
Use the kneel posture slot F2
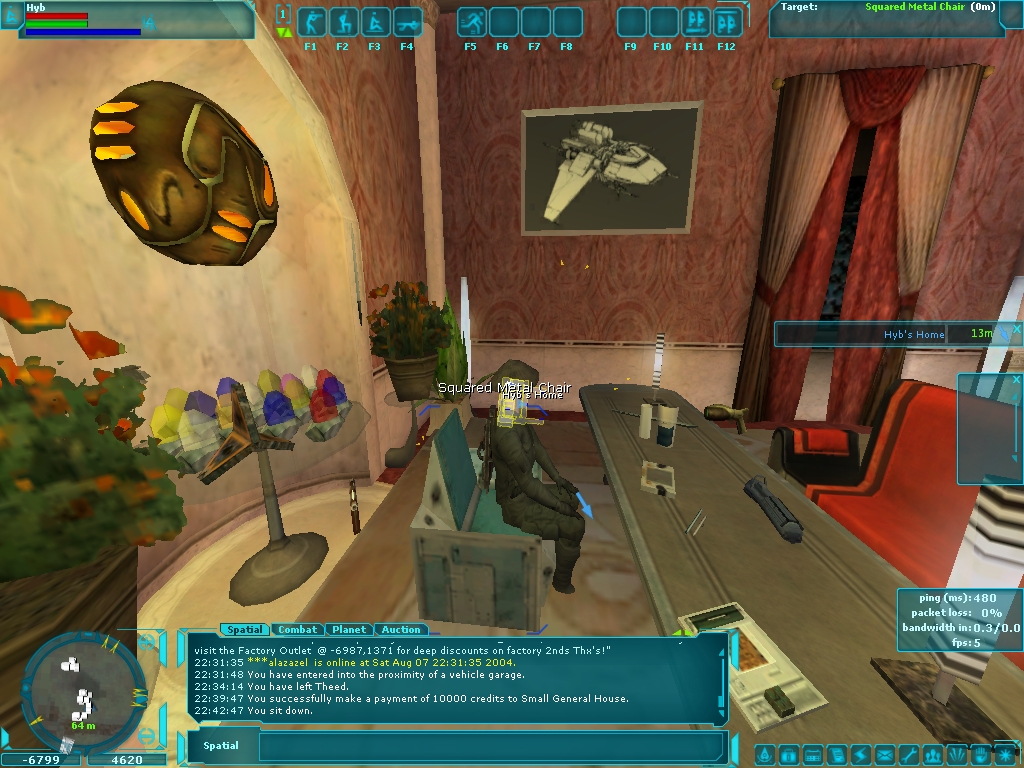(x=342, y=22)
